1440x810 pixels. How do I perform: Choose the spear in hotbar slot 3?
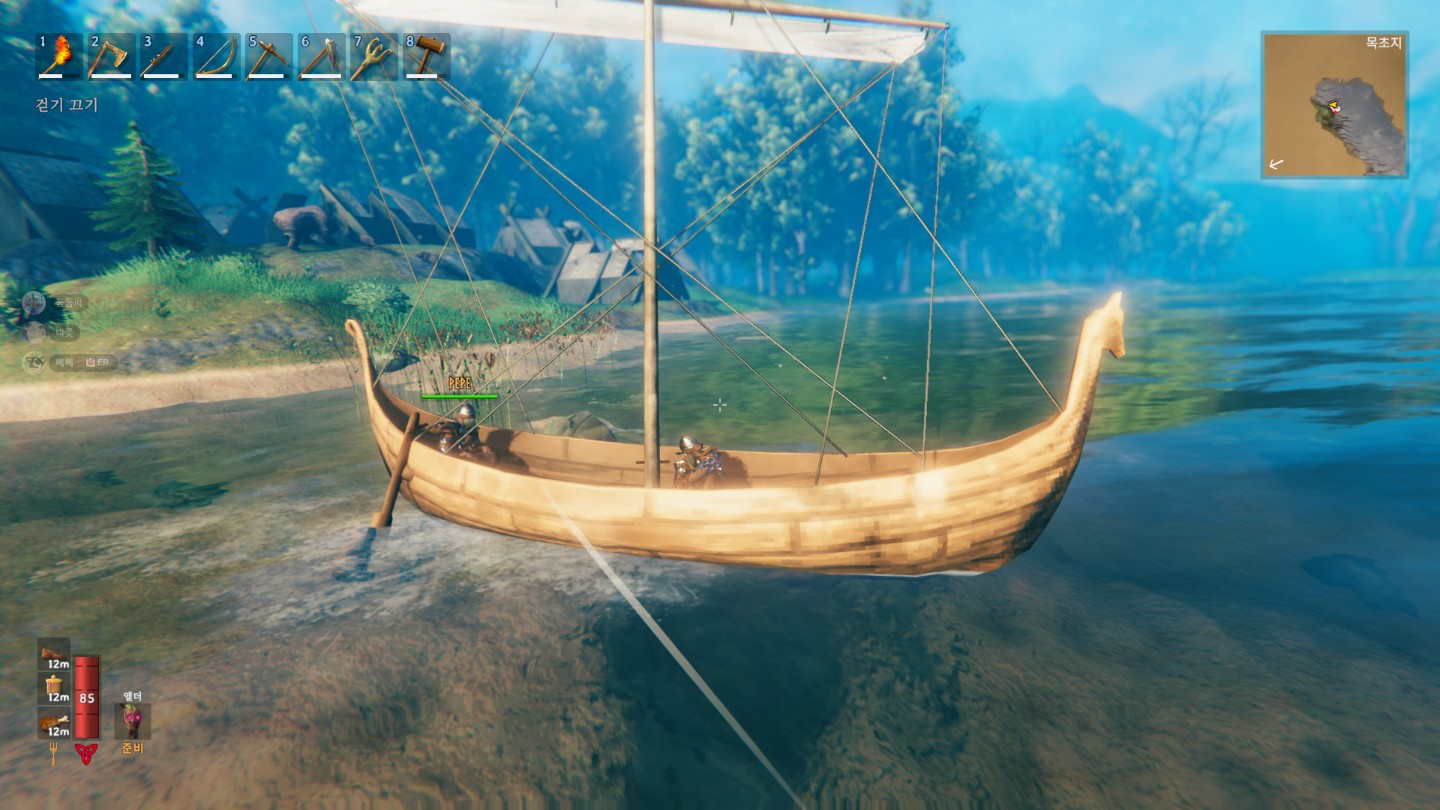pyautogui.click(x=163, y=56)
